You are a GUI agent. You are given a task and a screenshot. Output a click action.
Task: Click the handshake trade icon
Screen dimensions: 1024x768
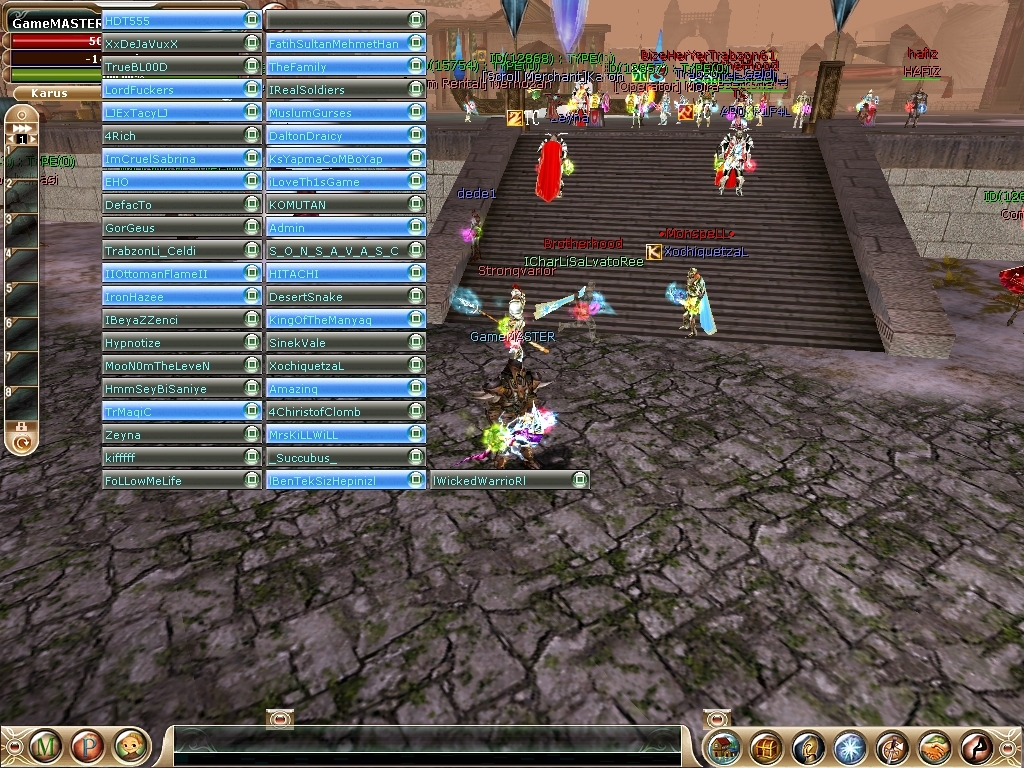click(x=935, y=747)
